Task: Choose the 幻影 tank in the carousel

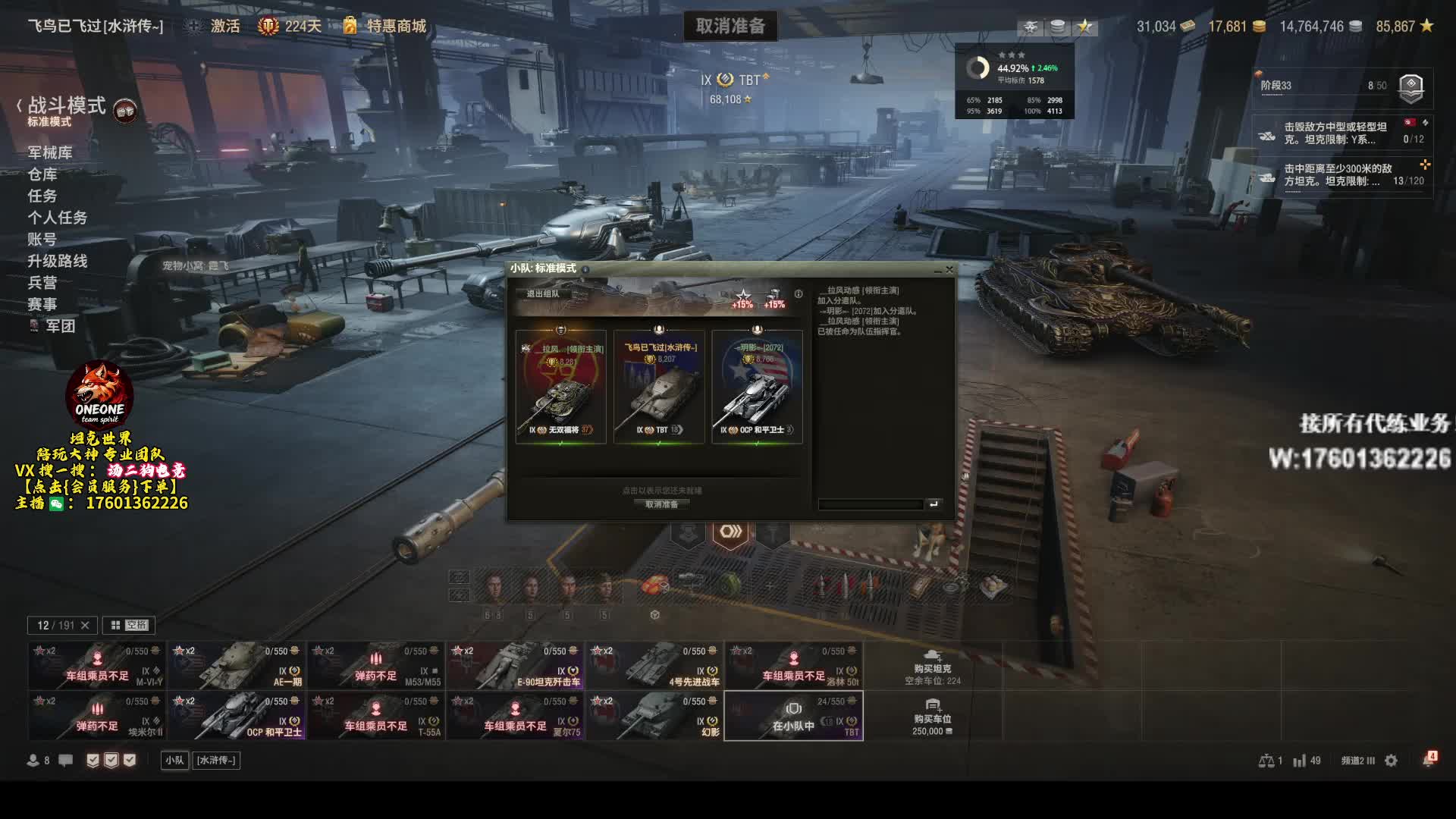Action: tap(655, 716)
